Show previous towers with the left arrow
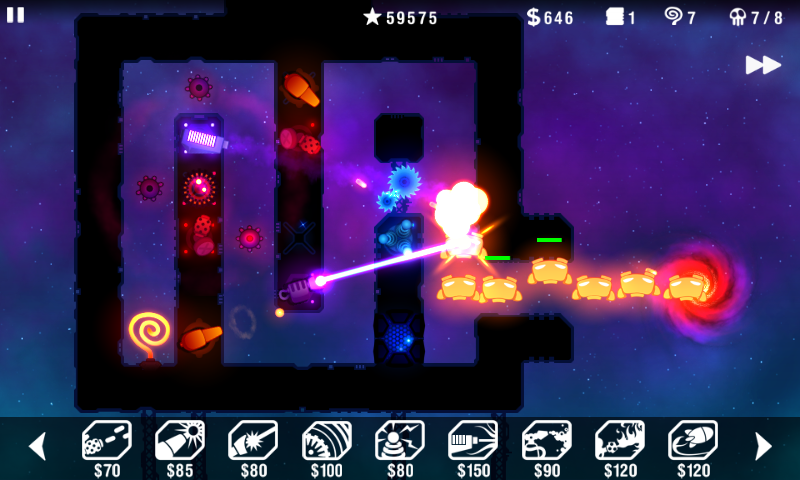Image resolution: width=800 pixels, height=480 pixels. [37, 446]
